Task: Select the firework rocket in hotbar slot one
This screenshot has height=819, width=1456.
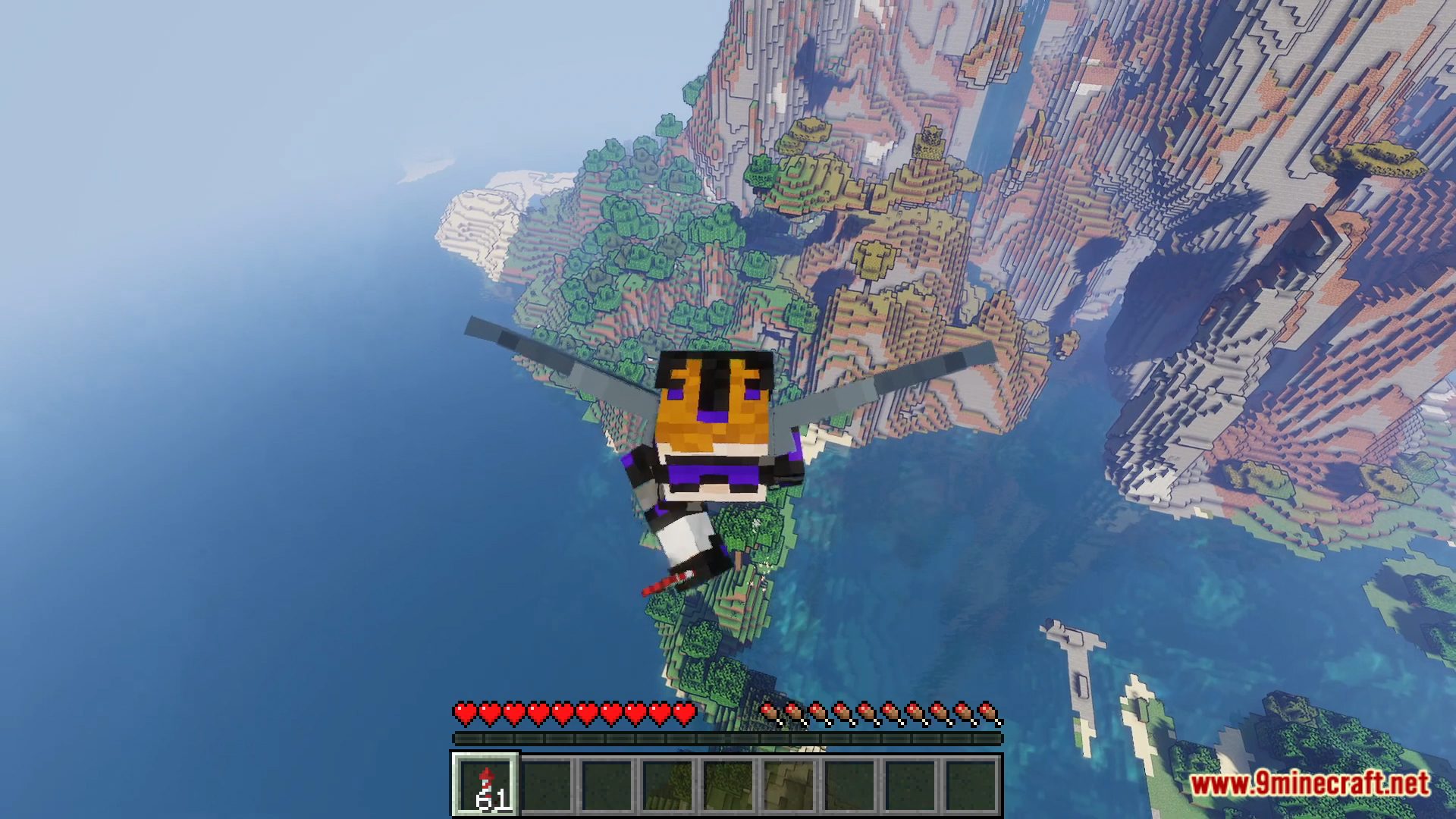Action: (x=485, y=785)
